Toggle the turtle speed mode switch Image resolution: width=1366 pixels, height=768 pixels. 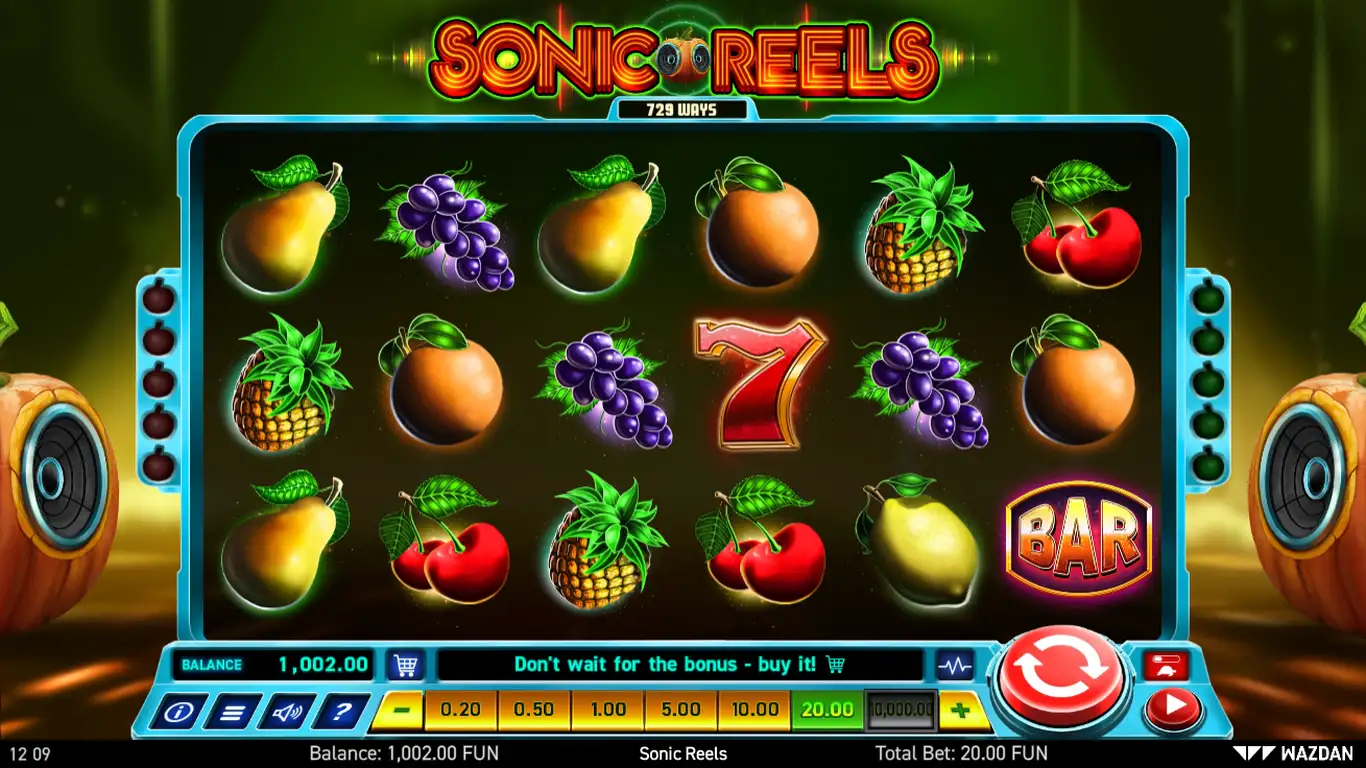[x=1167, y=666]
